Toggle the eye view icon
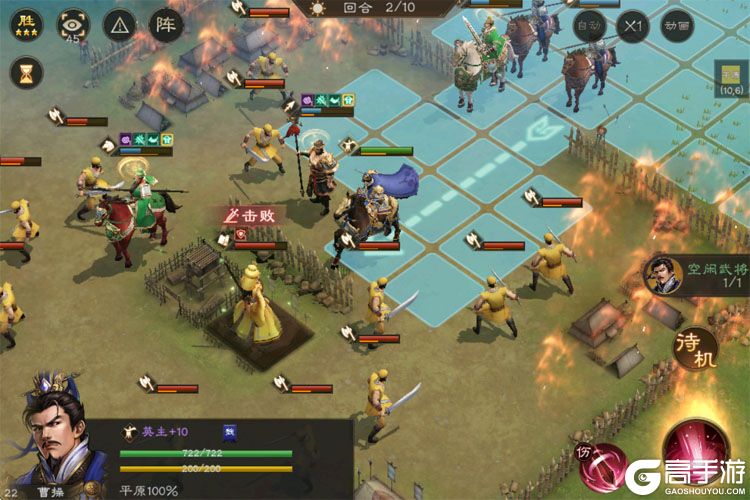750x500 pixels. tap(72, 23)
